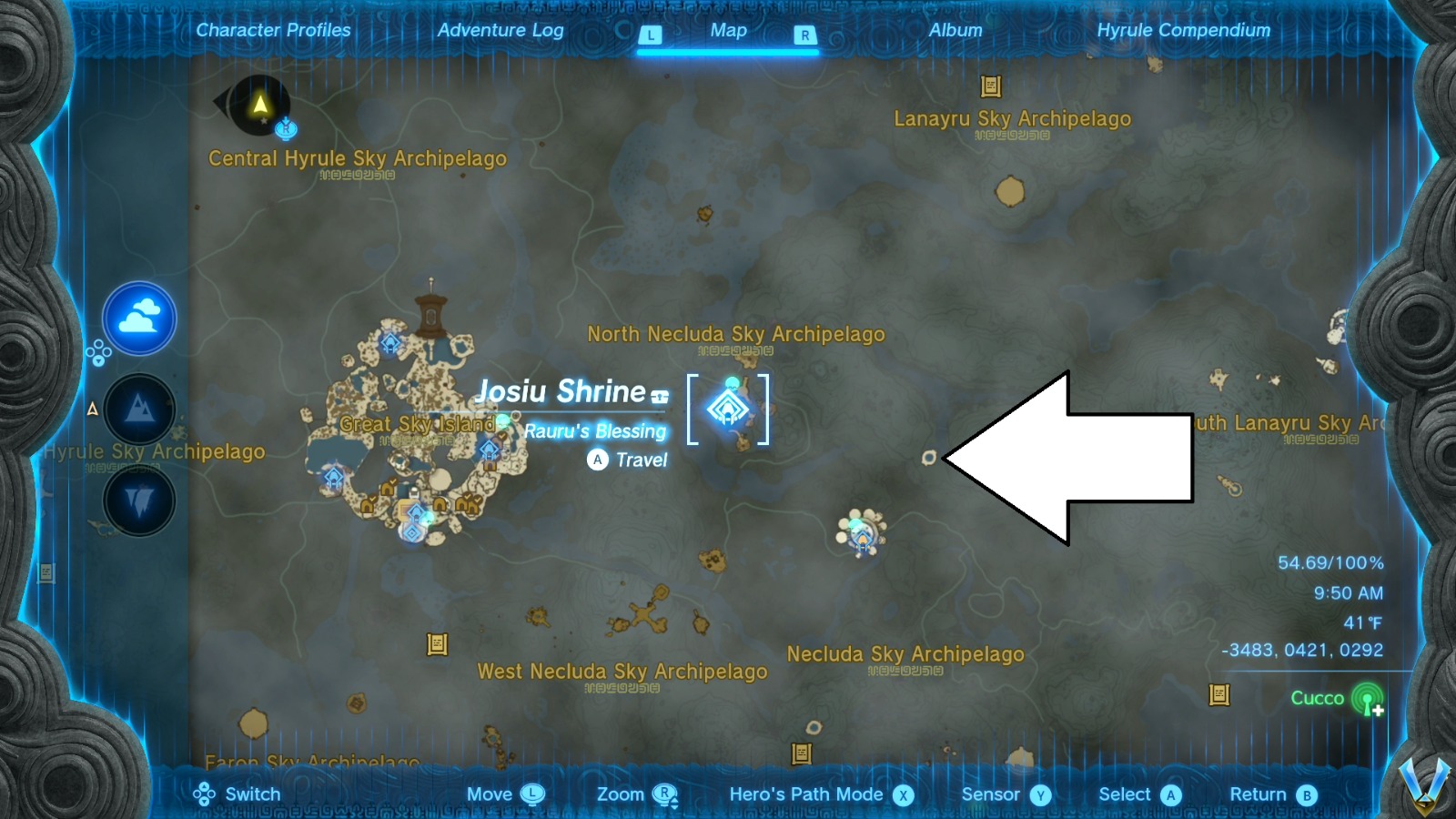
Task: Click the scroll icon near Lanayru Sky Archipelago
Action: coord(991,87)
